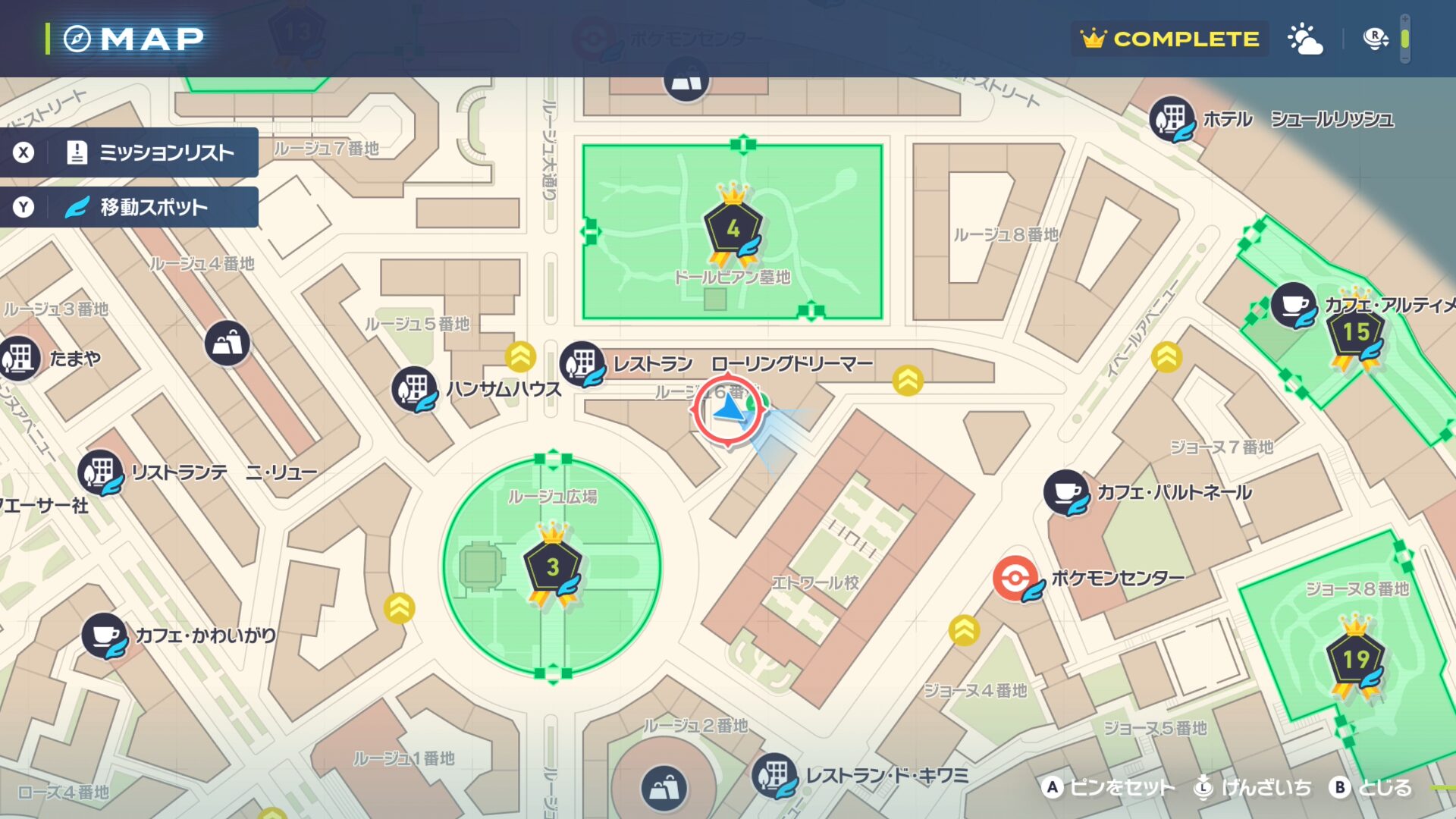Viewport: 1456px width, 819px height.
Task: Select レストラン ローリングドリーマー map icon
Action: [582, 363]
